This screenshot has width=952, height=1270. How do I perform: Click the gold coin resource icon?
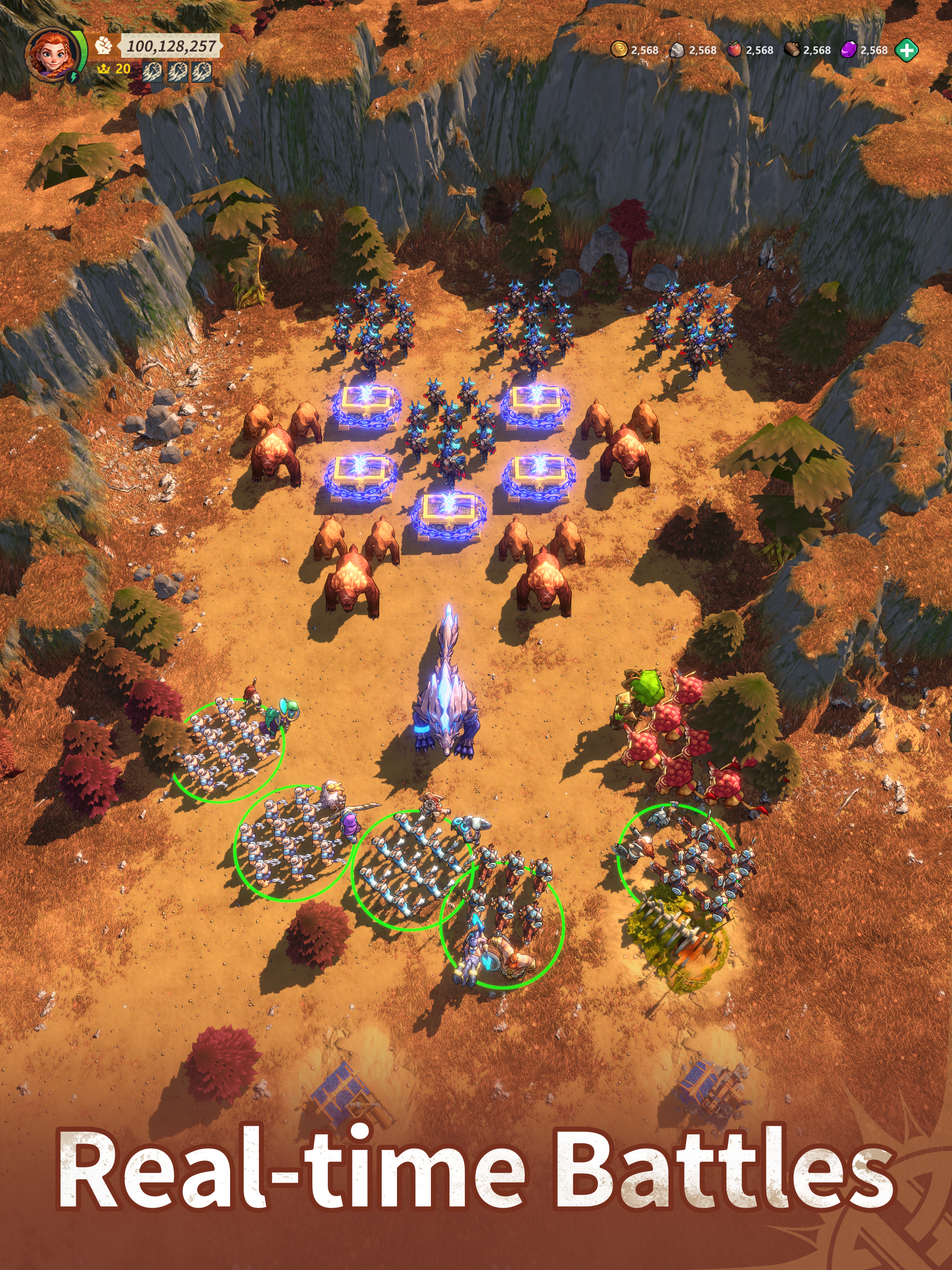(x=618, y=50)
